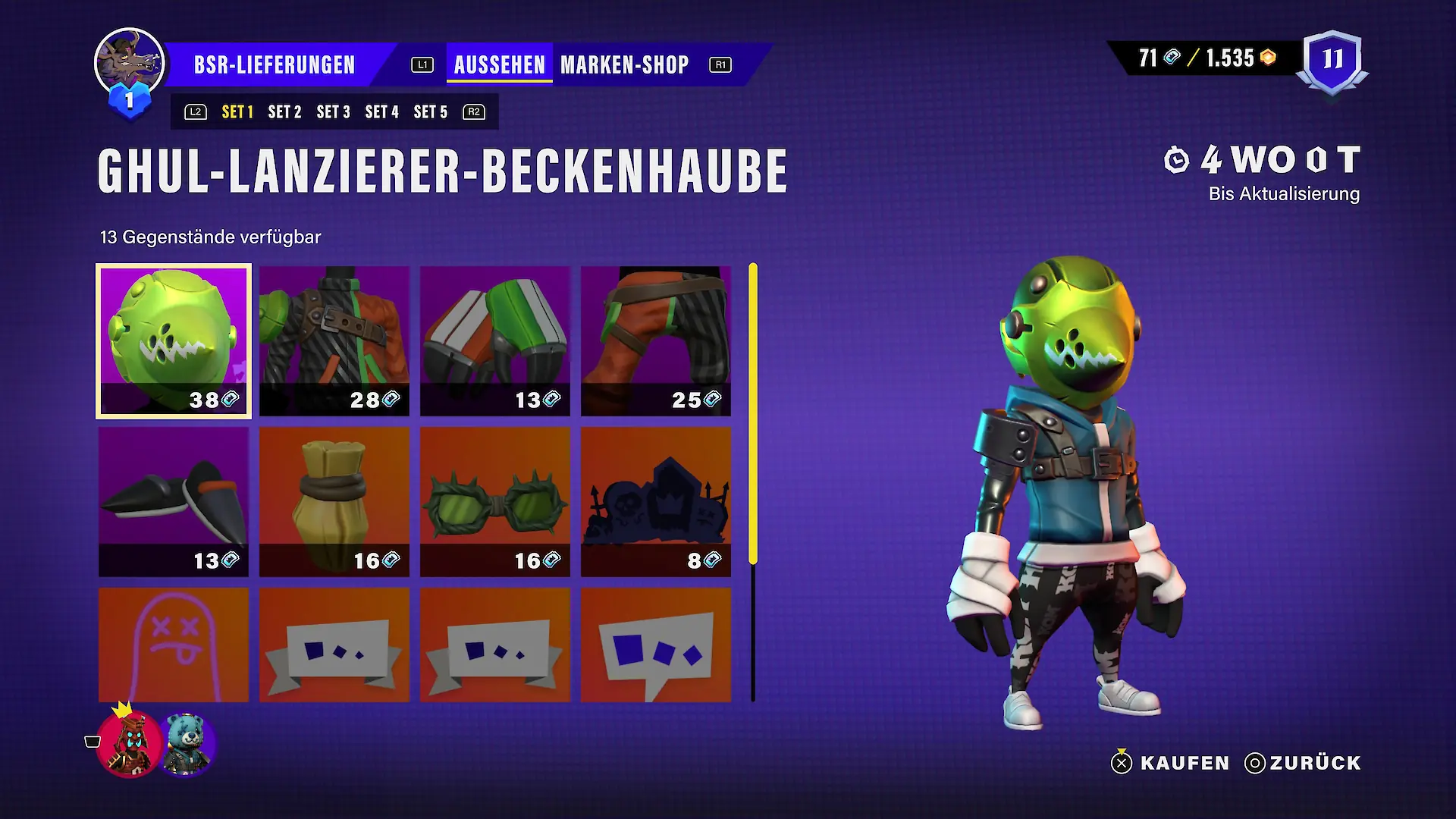Screen dimensions: 1456x819
Task: Select the dead ghost emote item
Action: tap(174, 645)
